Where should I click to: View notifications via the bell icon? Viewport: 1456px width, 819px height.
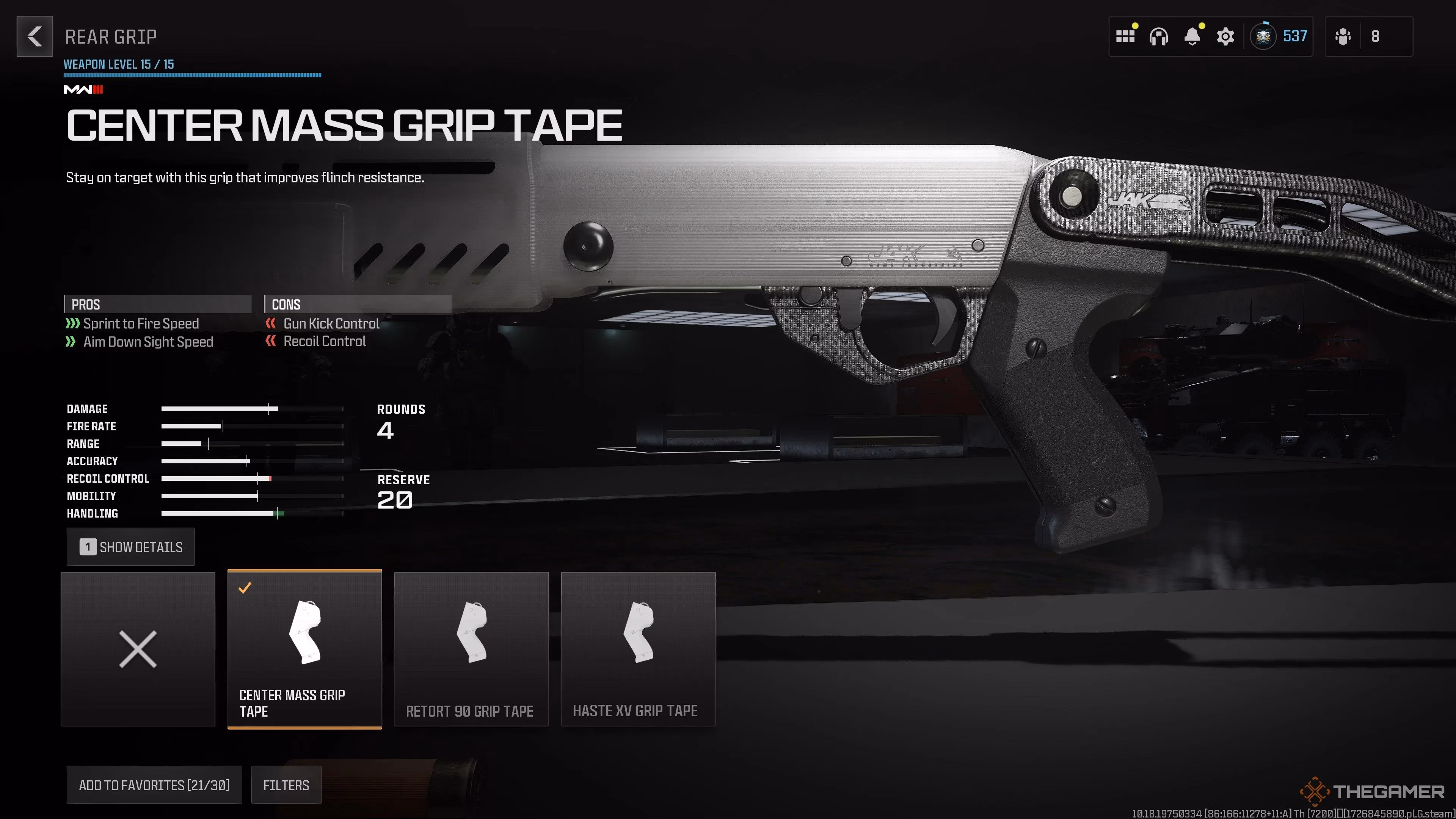pyautogui.click(x=1192, y=37)
